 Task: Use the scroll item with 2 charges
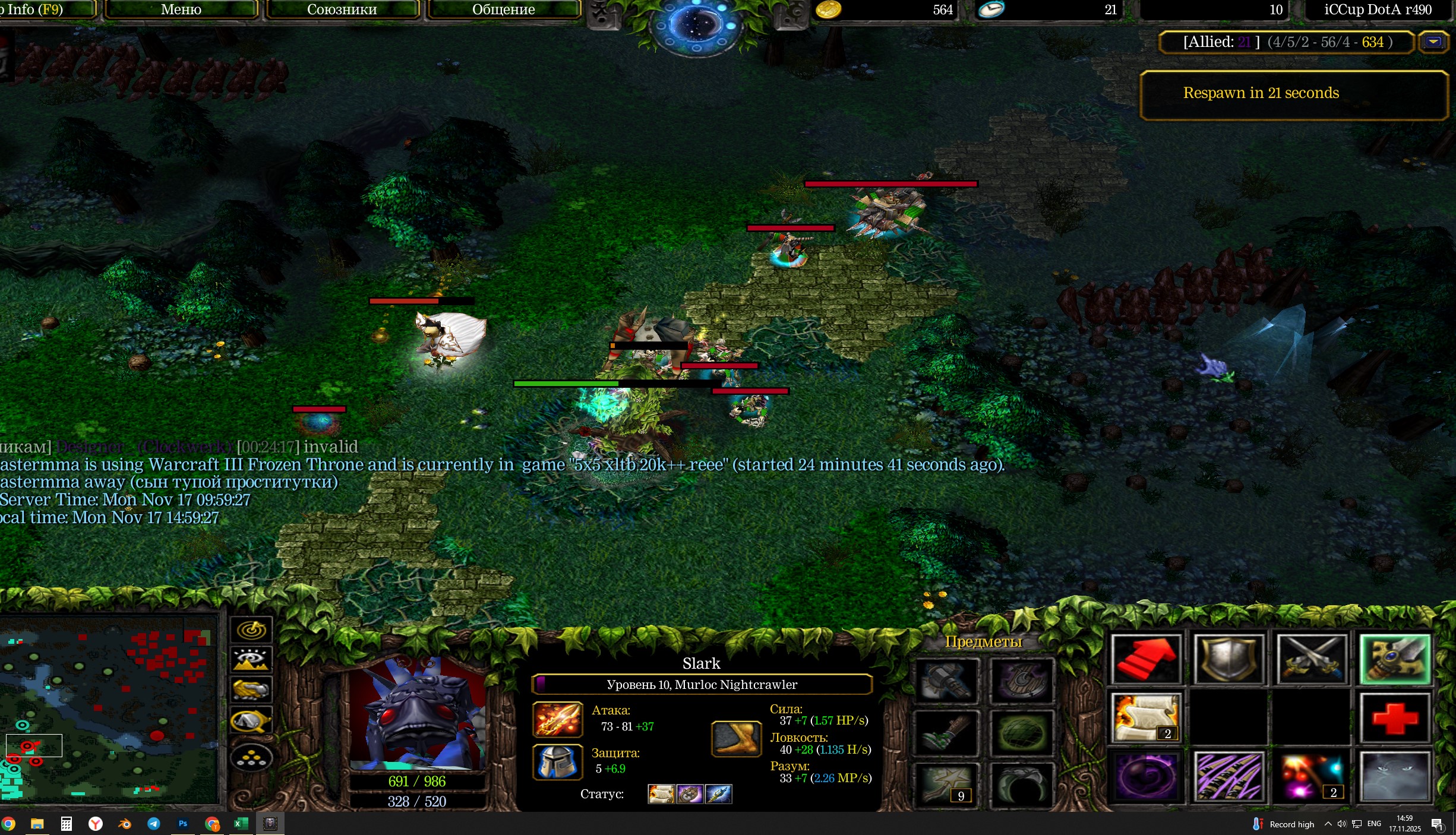point(1146,717)
